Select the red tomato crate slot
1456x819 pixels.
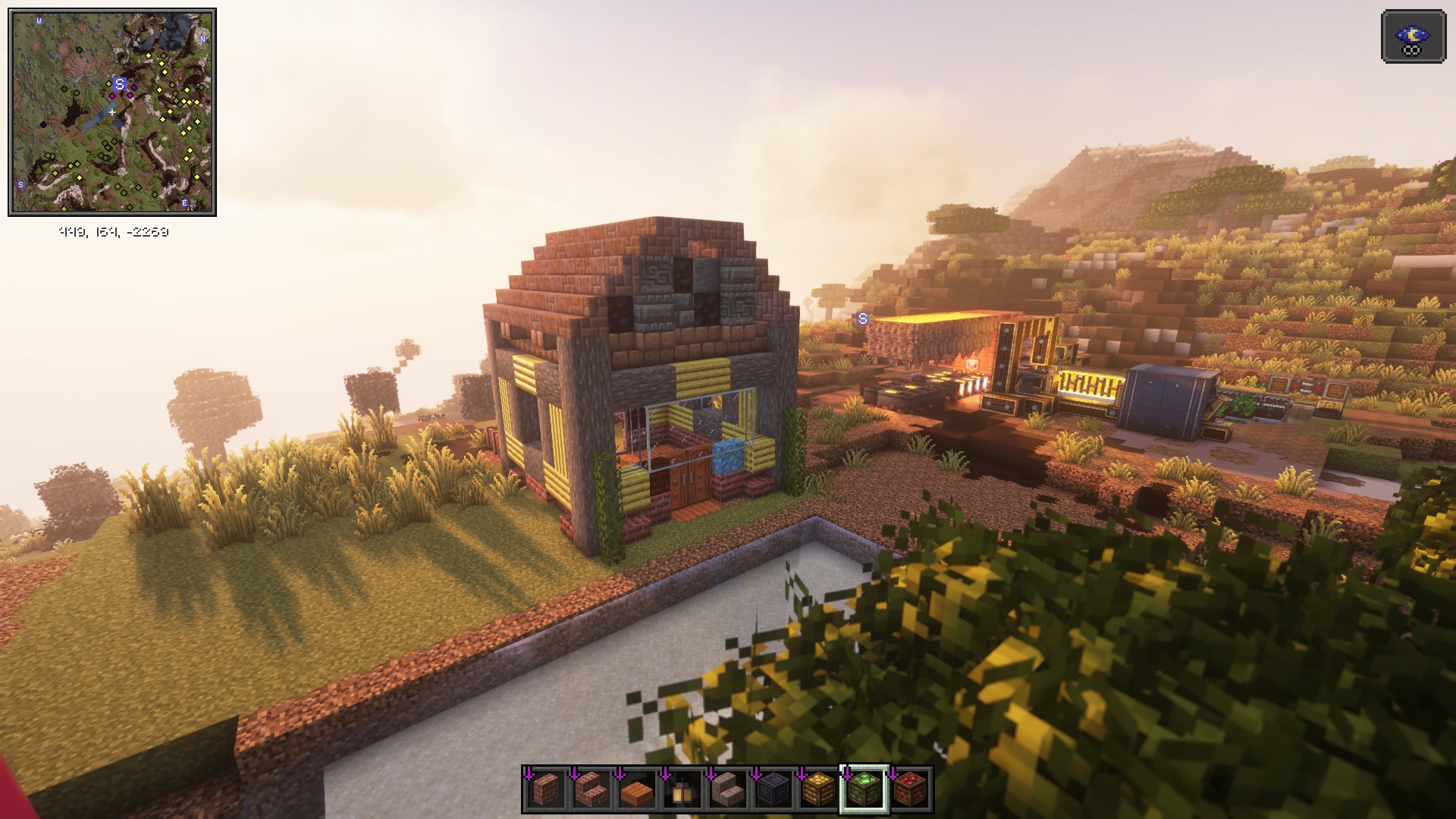909,790
